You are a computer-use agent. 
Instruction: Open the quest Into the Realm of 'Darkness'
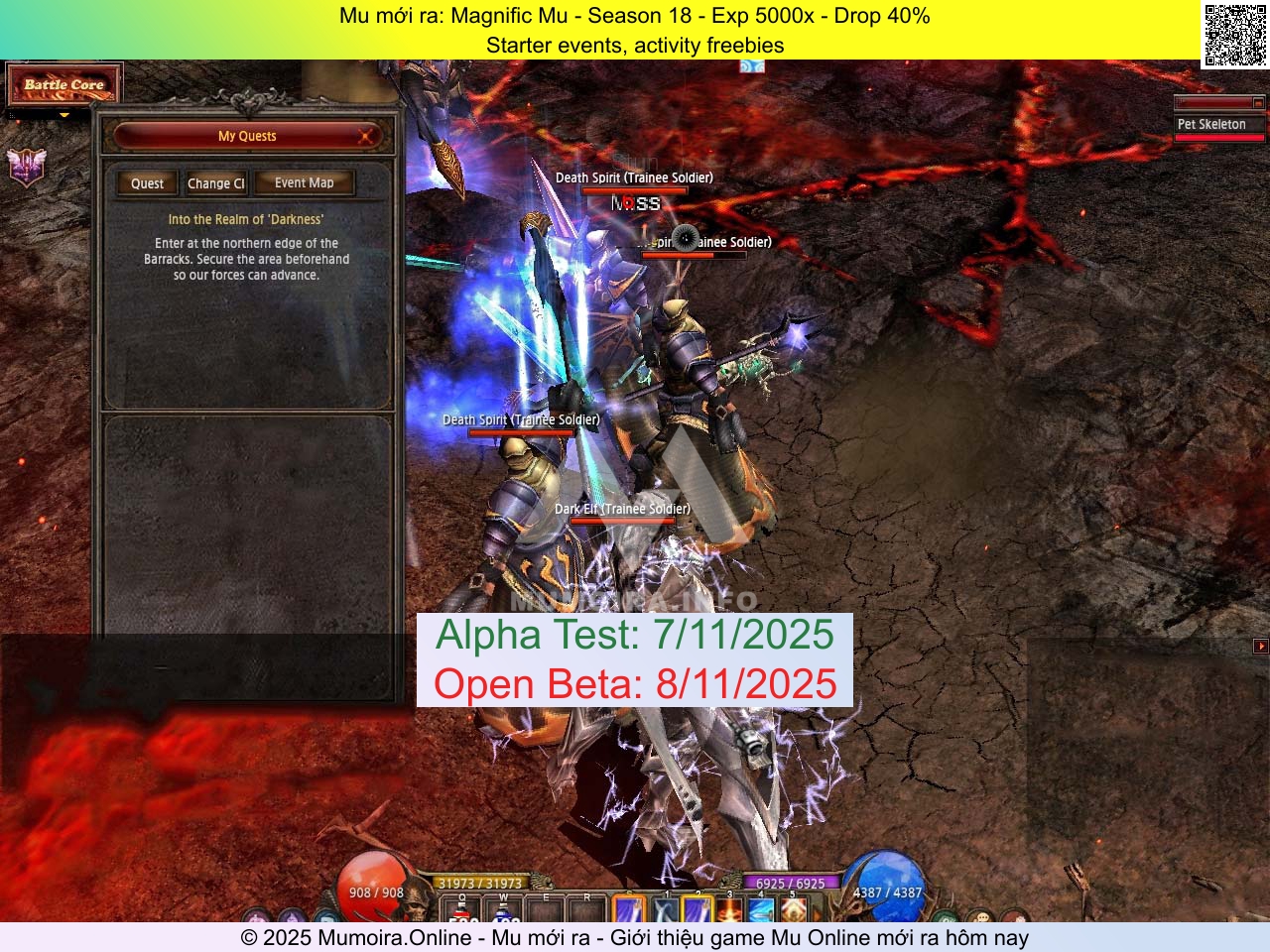tap(245, 219)
